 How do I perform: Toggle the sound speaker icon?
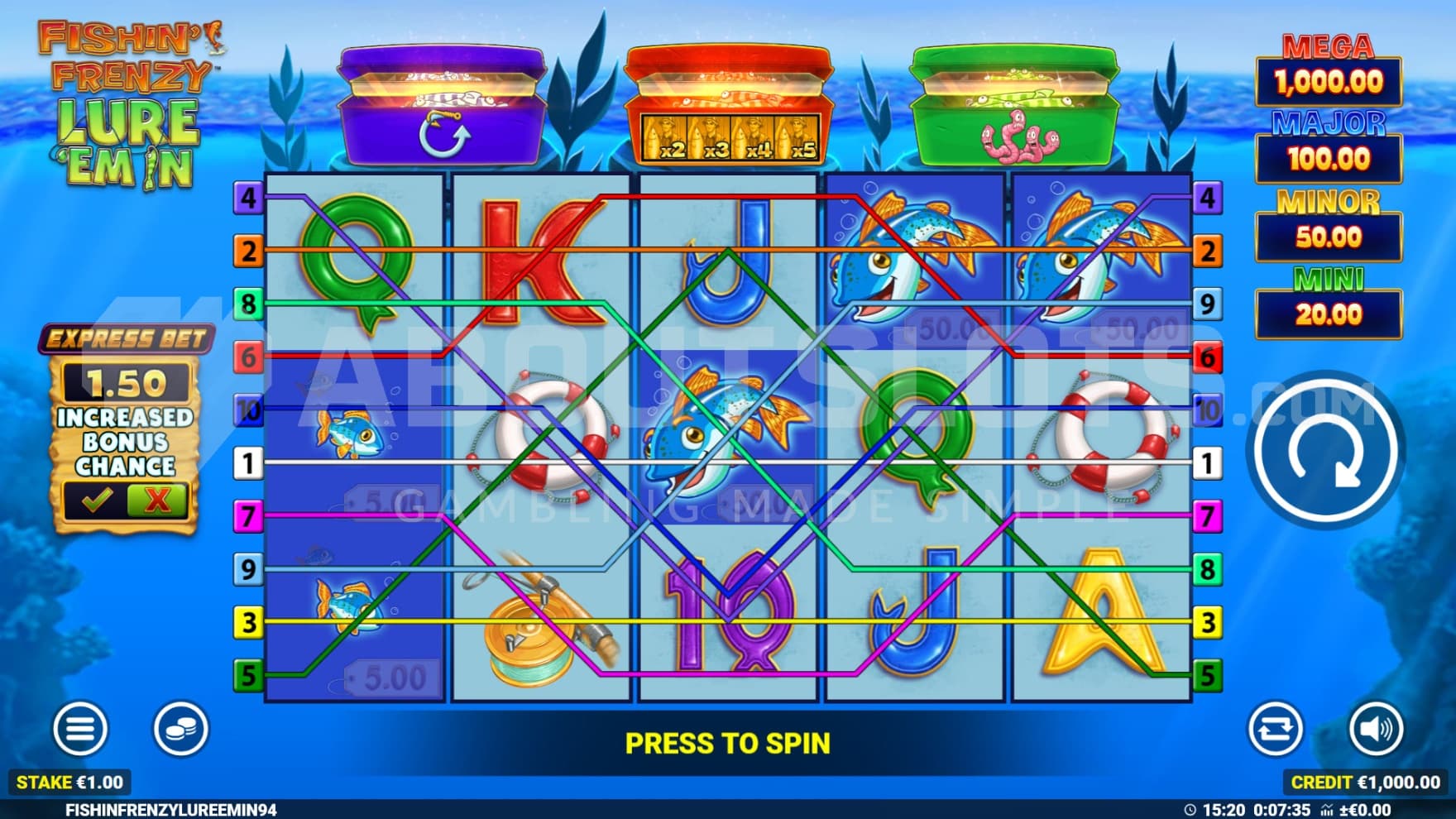pos(1375,729)
